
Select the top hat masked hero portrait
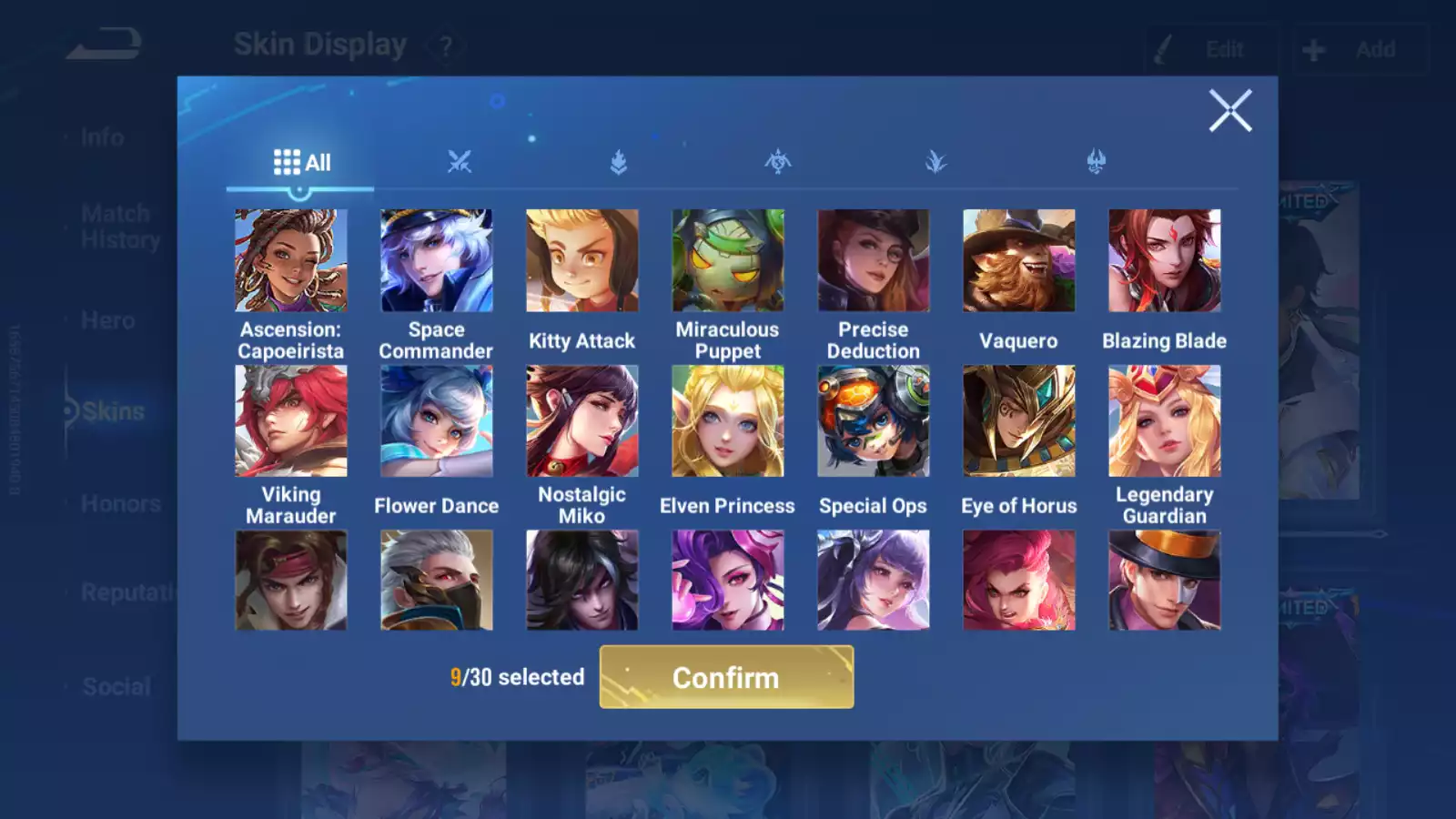(1165, 581)
